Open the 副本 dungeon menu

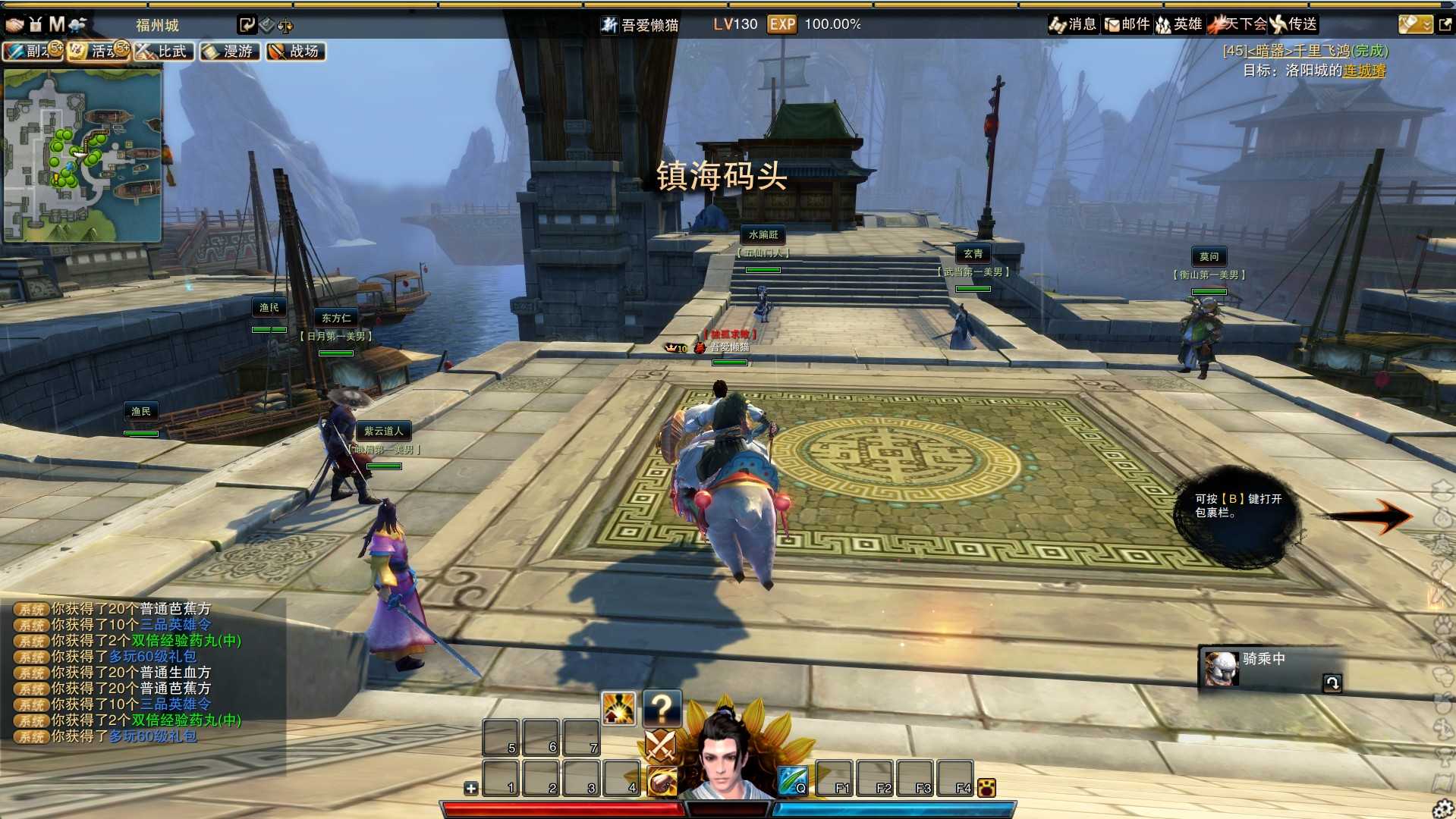(x=32, y=51)
